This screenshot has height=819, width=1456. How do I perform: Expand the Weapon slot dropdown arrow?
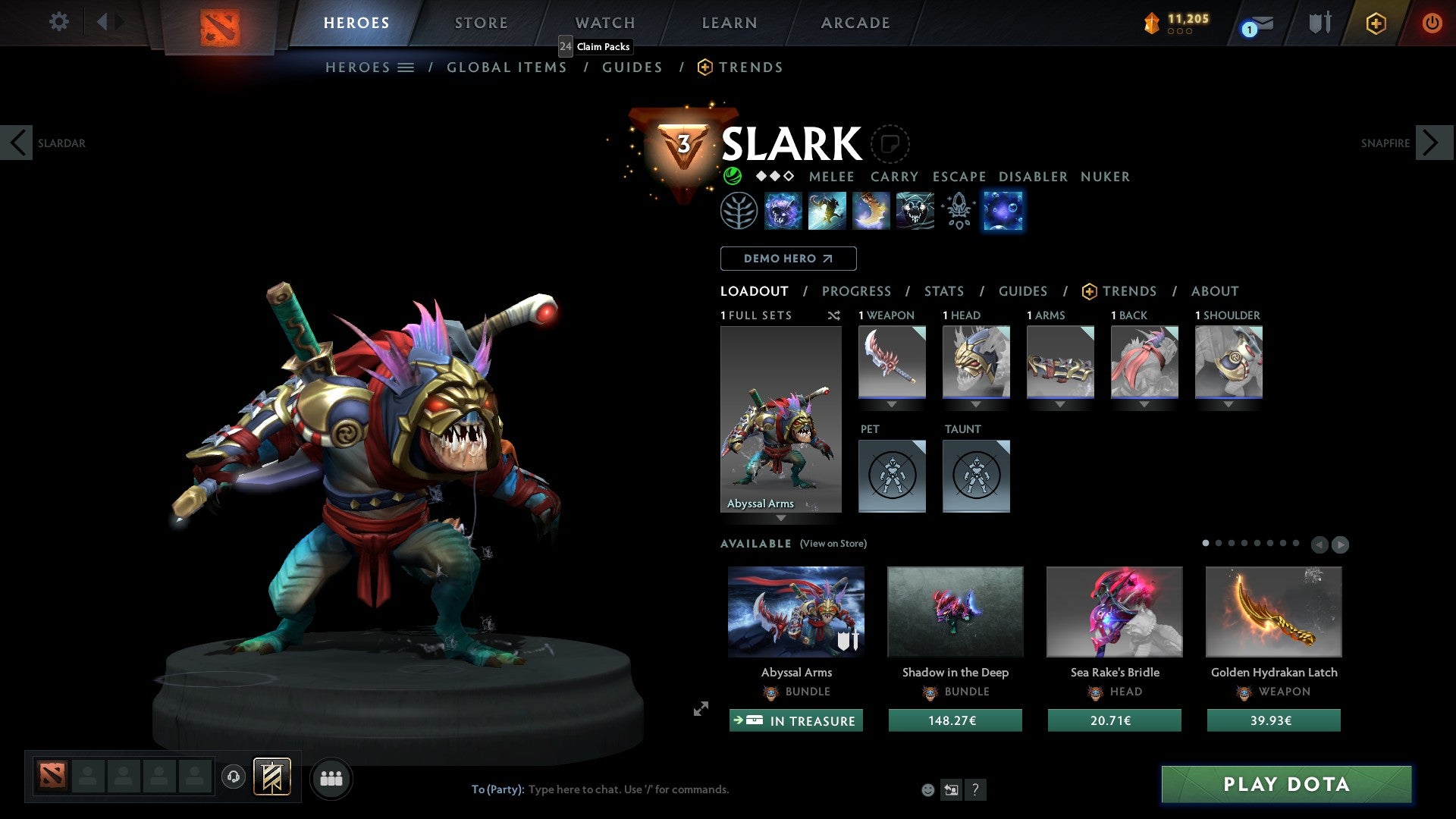(892, 404)
